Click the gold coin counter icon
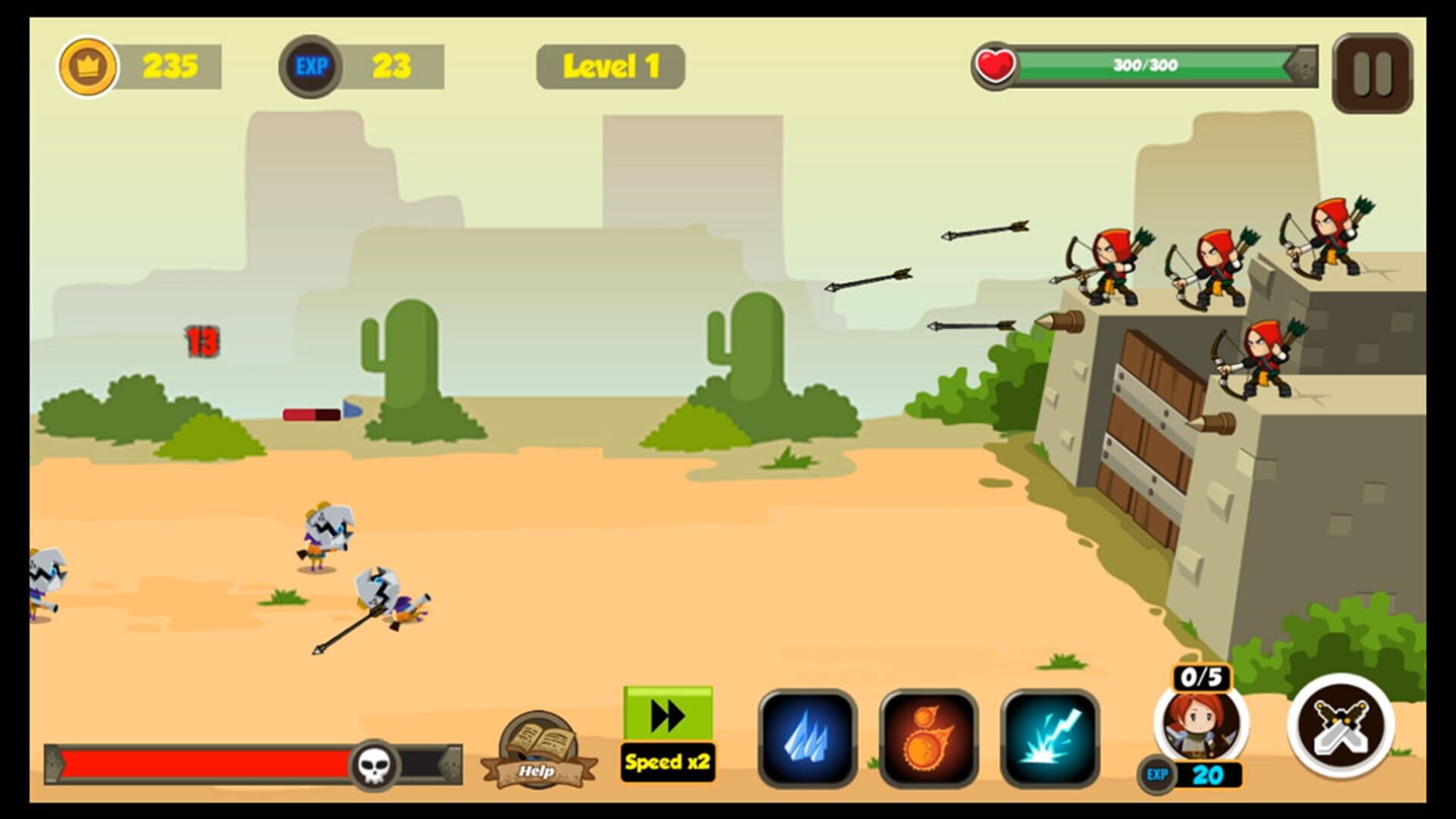 (89, 64)
